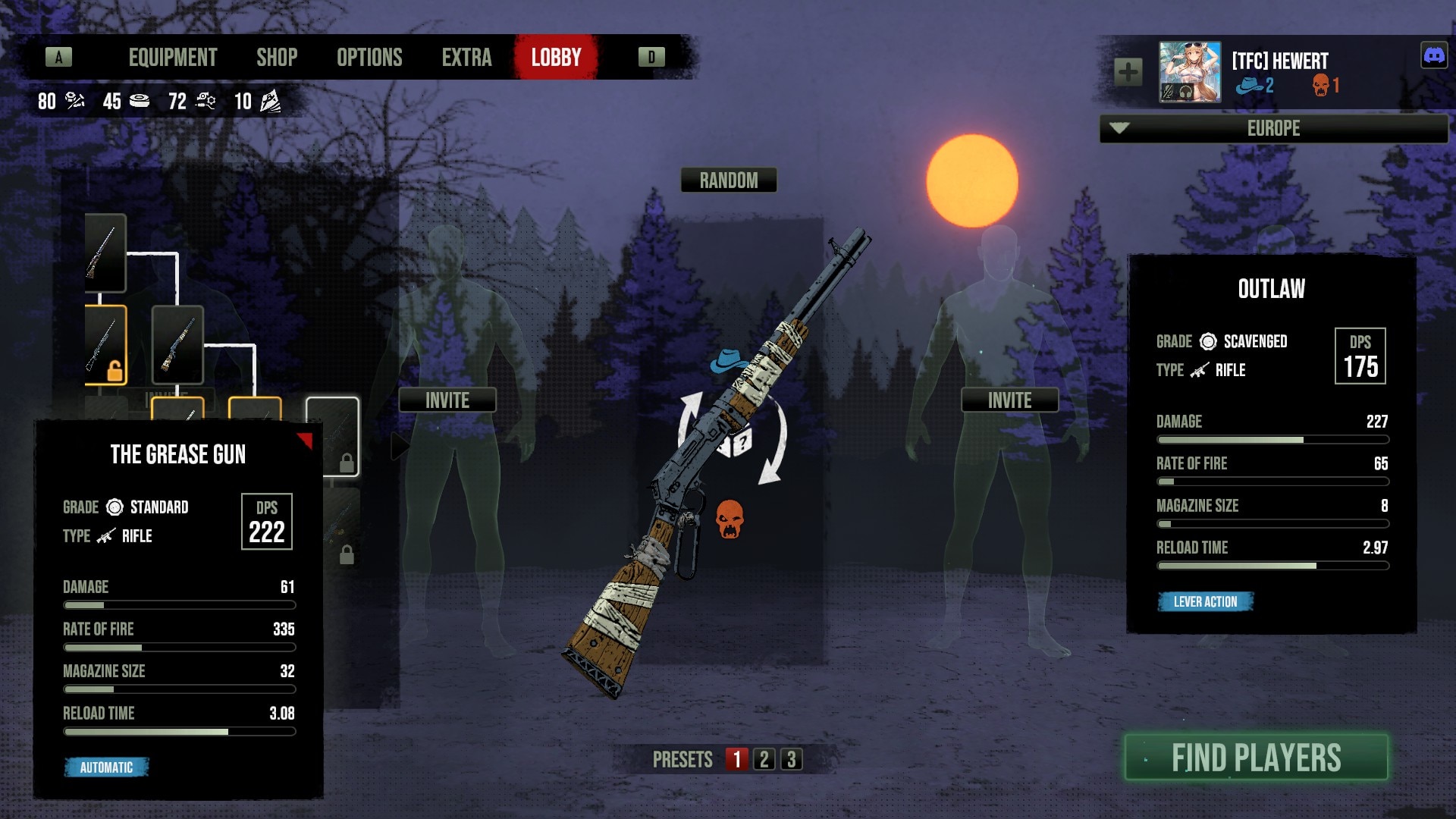Switch to loadout preset 2

click(764, 759)
